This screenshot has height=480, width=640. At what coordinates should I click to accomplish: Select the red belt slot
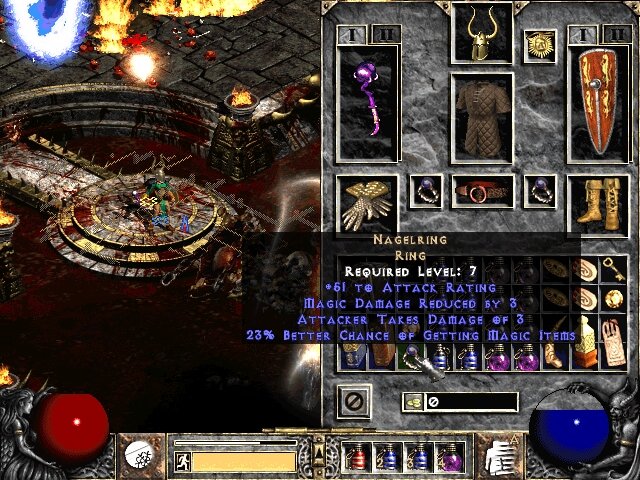pyautogui.click(x=483, y=190)
